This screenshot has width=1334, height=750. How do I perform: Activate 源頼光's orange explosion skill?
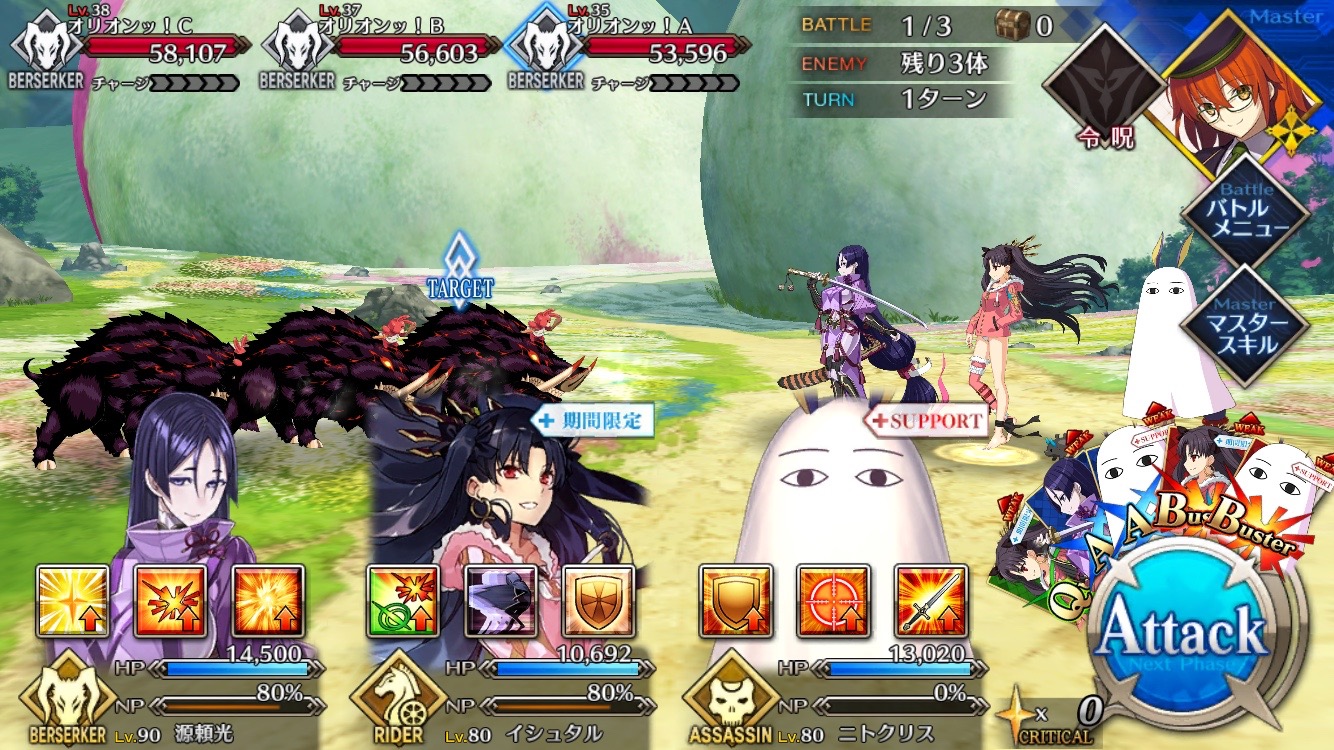pyautogui.click(x=269, y=601)
